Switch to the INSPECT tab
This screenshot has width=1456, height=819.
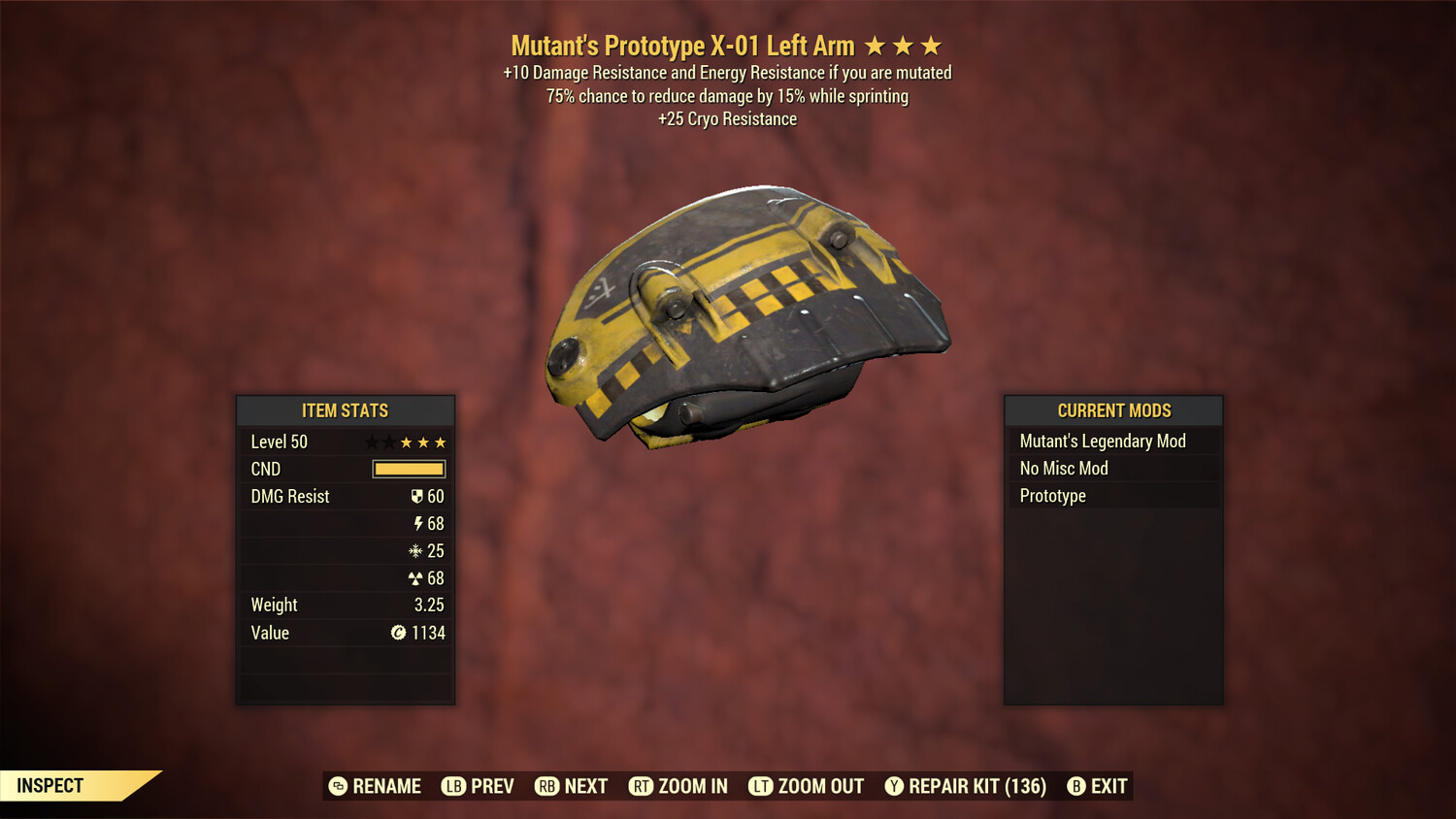[50, 785]
